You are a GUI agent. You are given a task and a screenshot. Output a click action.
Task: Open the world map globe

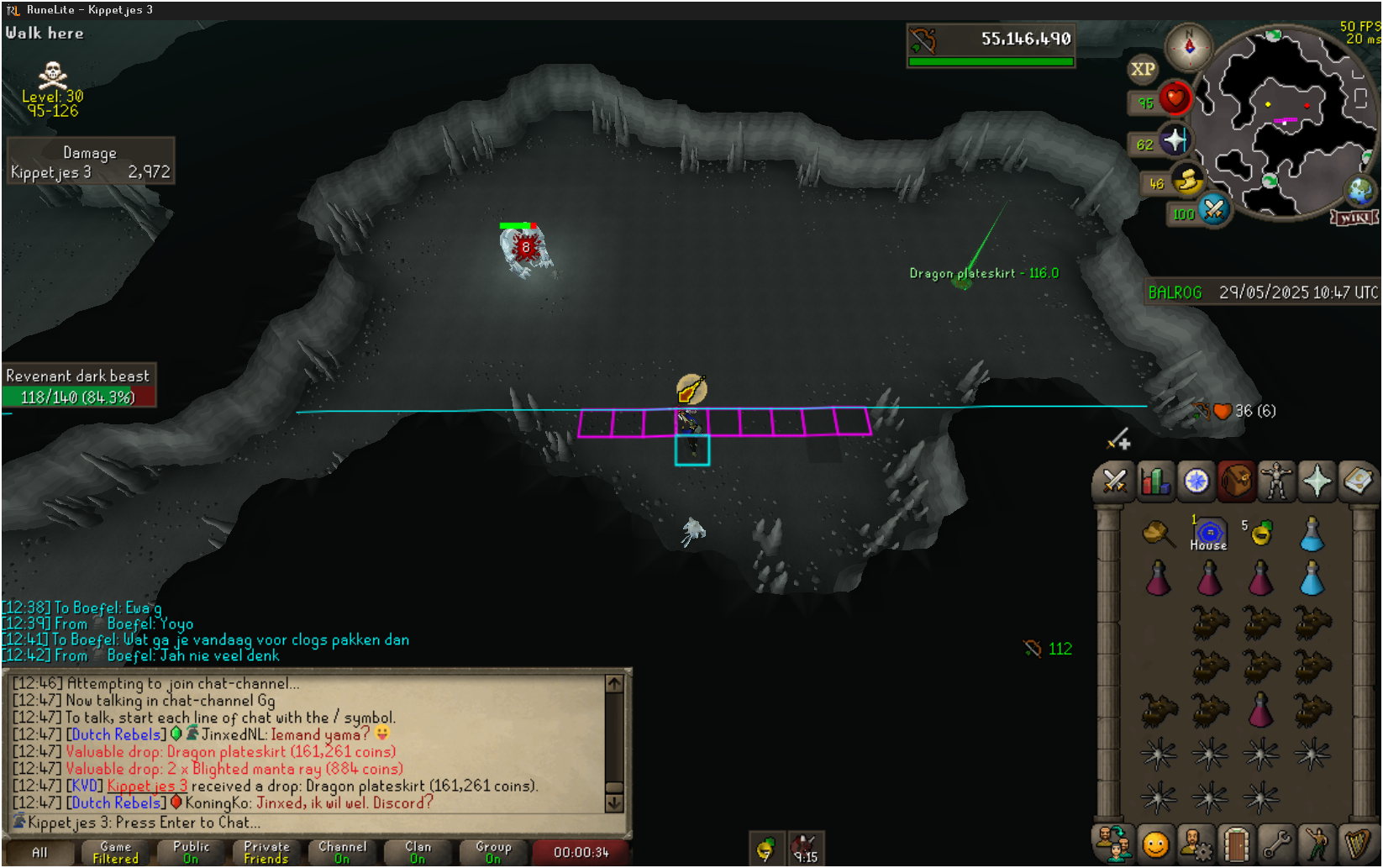(1360, 192)
